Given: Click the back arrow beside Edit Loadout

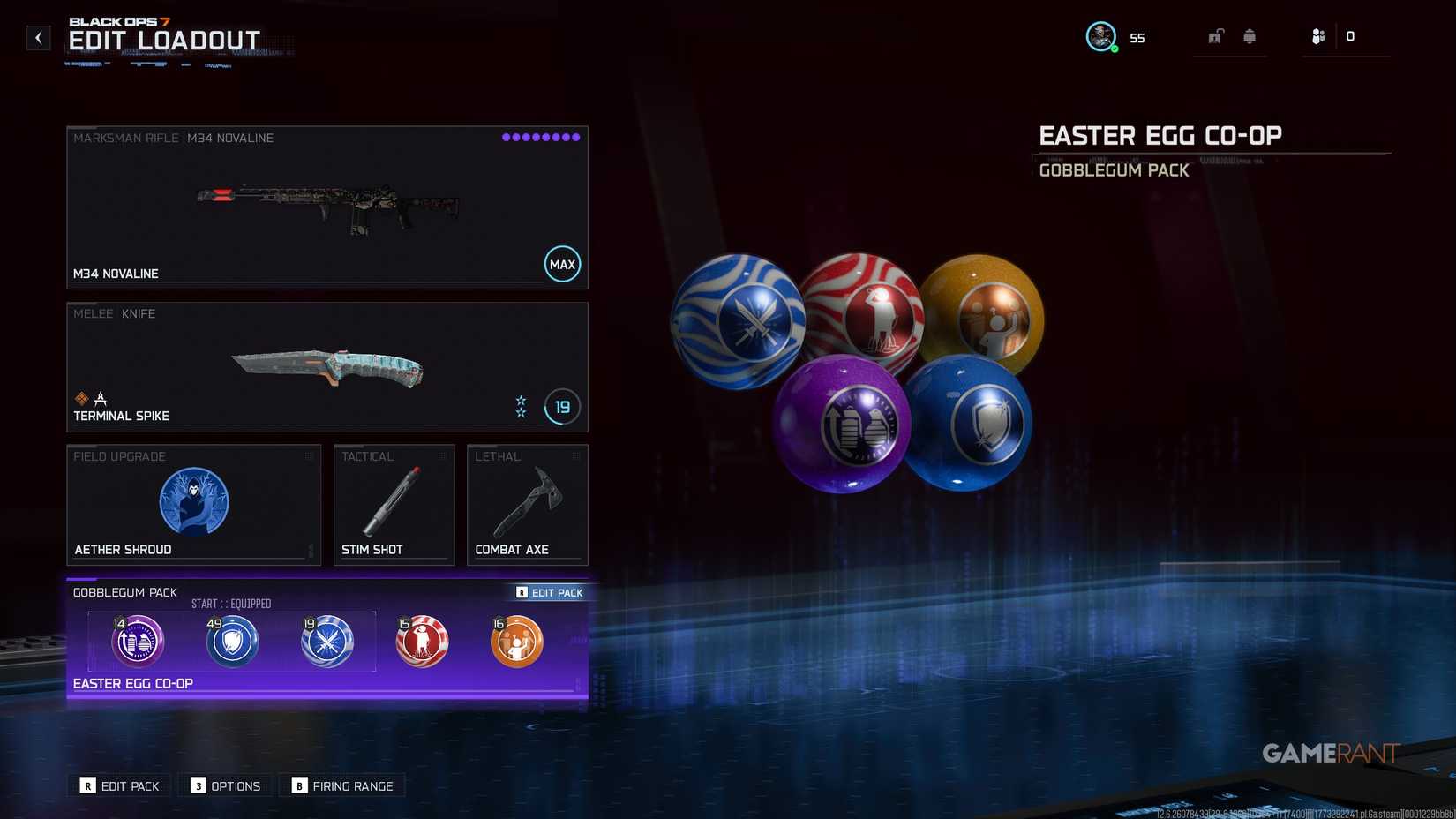Looking at the screenshot, I should (x=37, y=37).
